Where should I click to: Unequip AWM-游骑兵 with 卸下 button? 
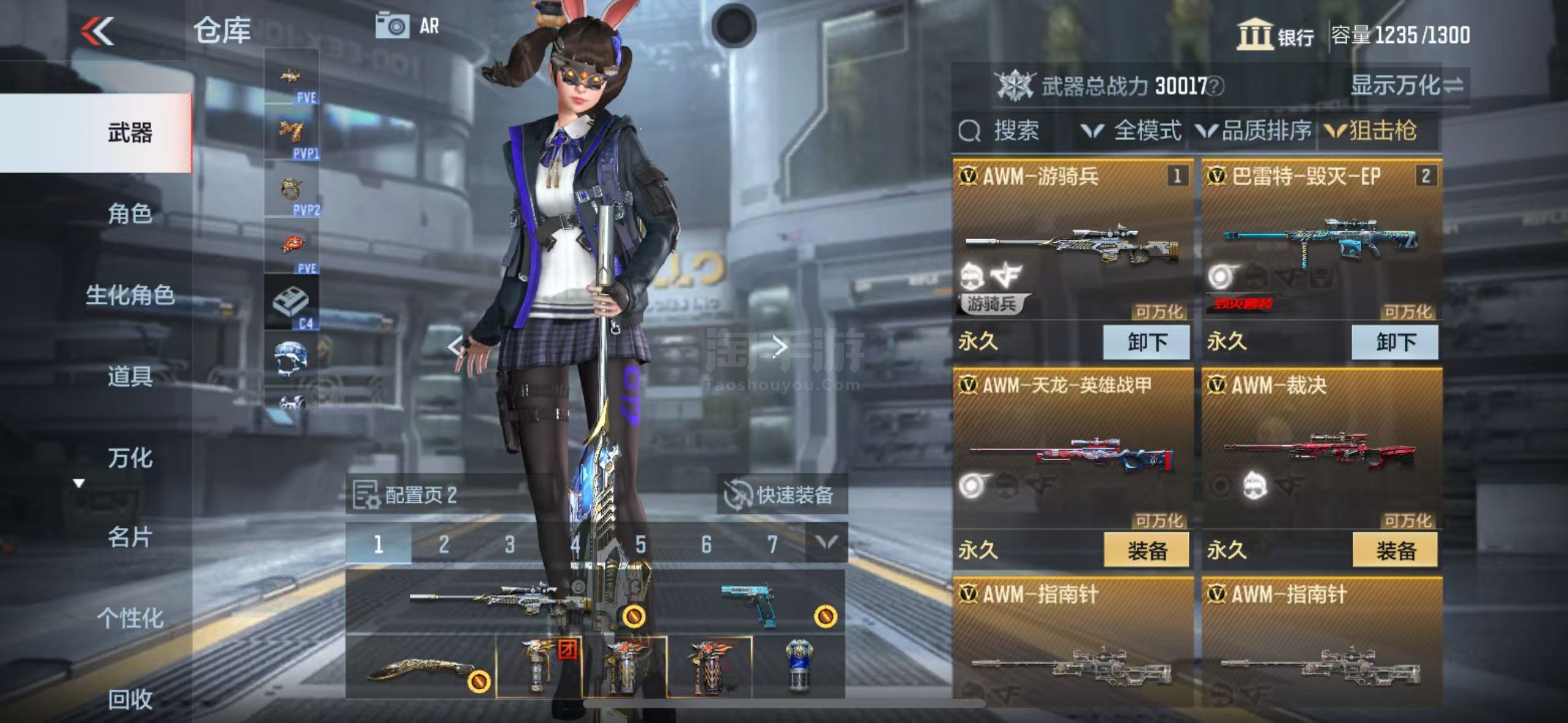click(x=1146, y=342)
